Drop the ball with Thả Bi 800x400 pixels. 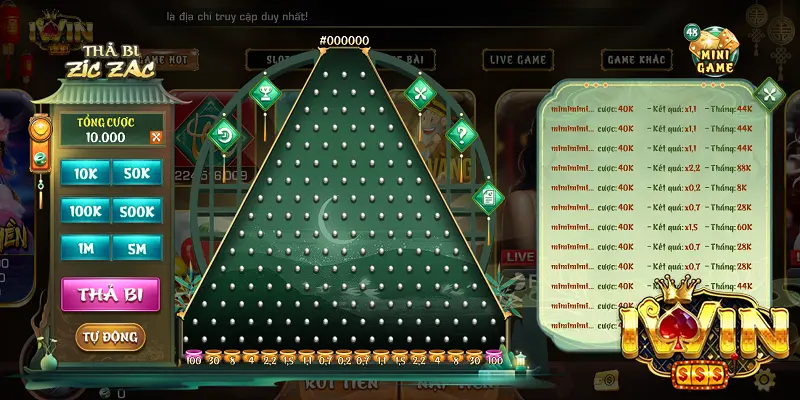click(111, 295)
